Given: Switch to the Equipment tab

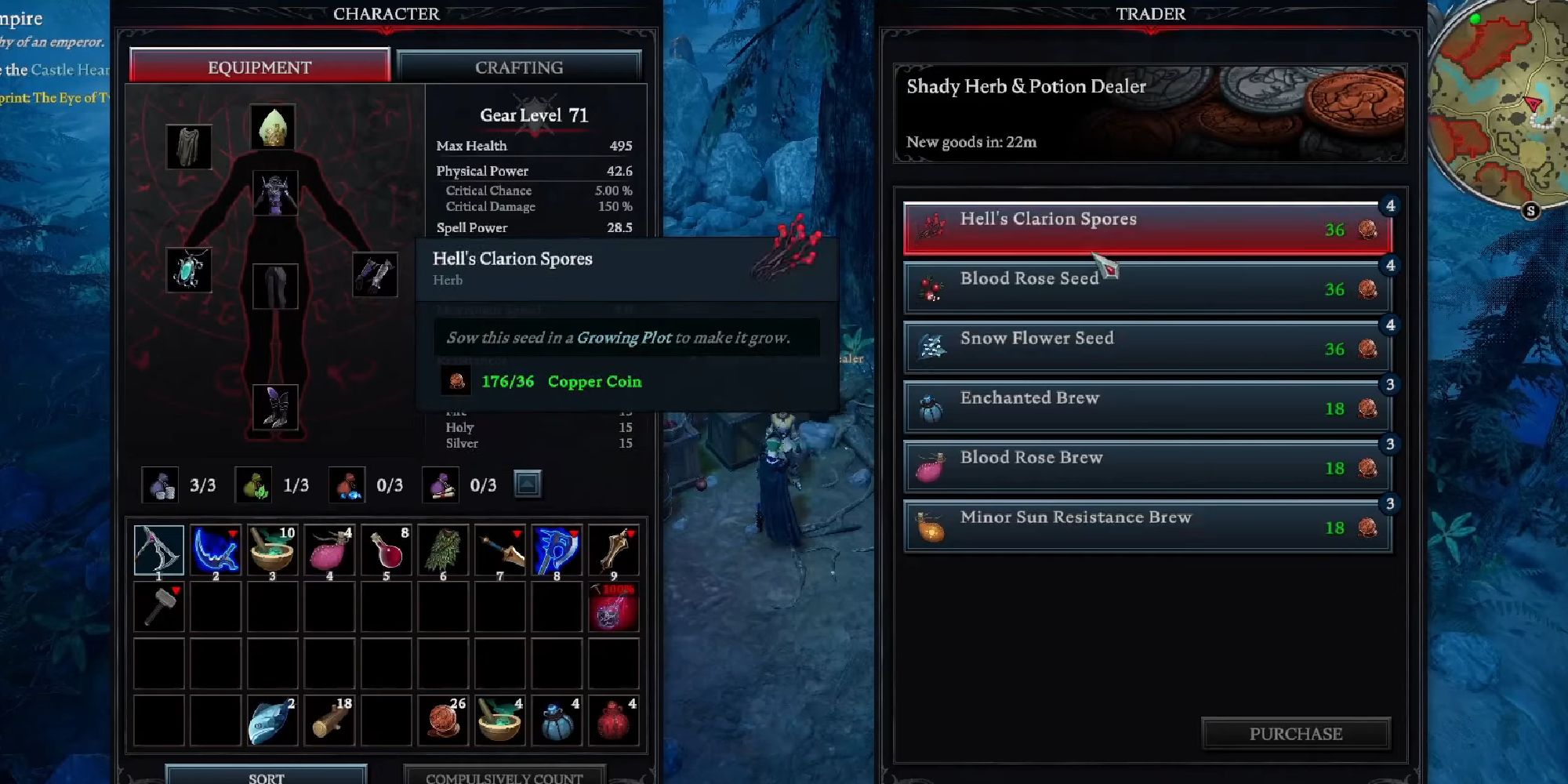Looking at the screenshot, I should [x=259, y=67].
